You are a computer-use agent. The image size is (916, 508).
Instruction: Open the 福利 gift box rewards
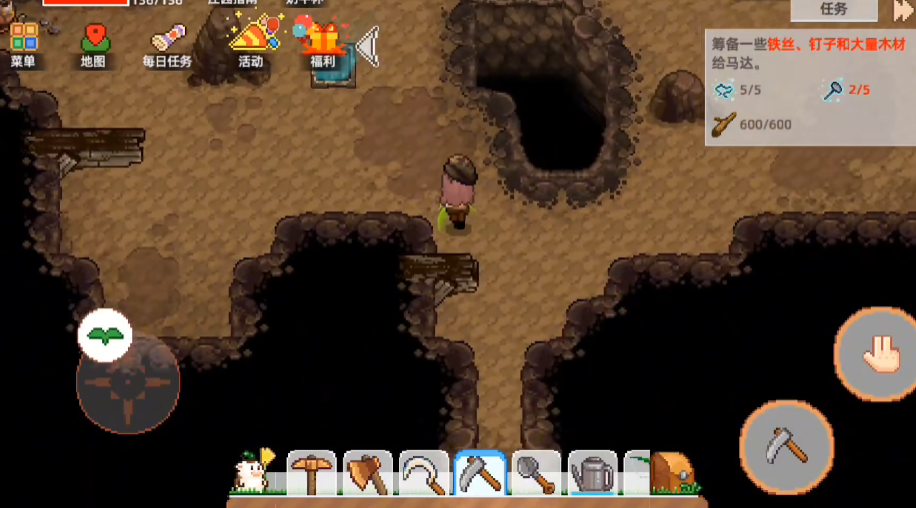322,44
